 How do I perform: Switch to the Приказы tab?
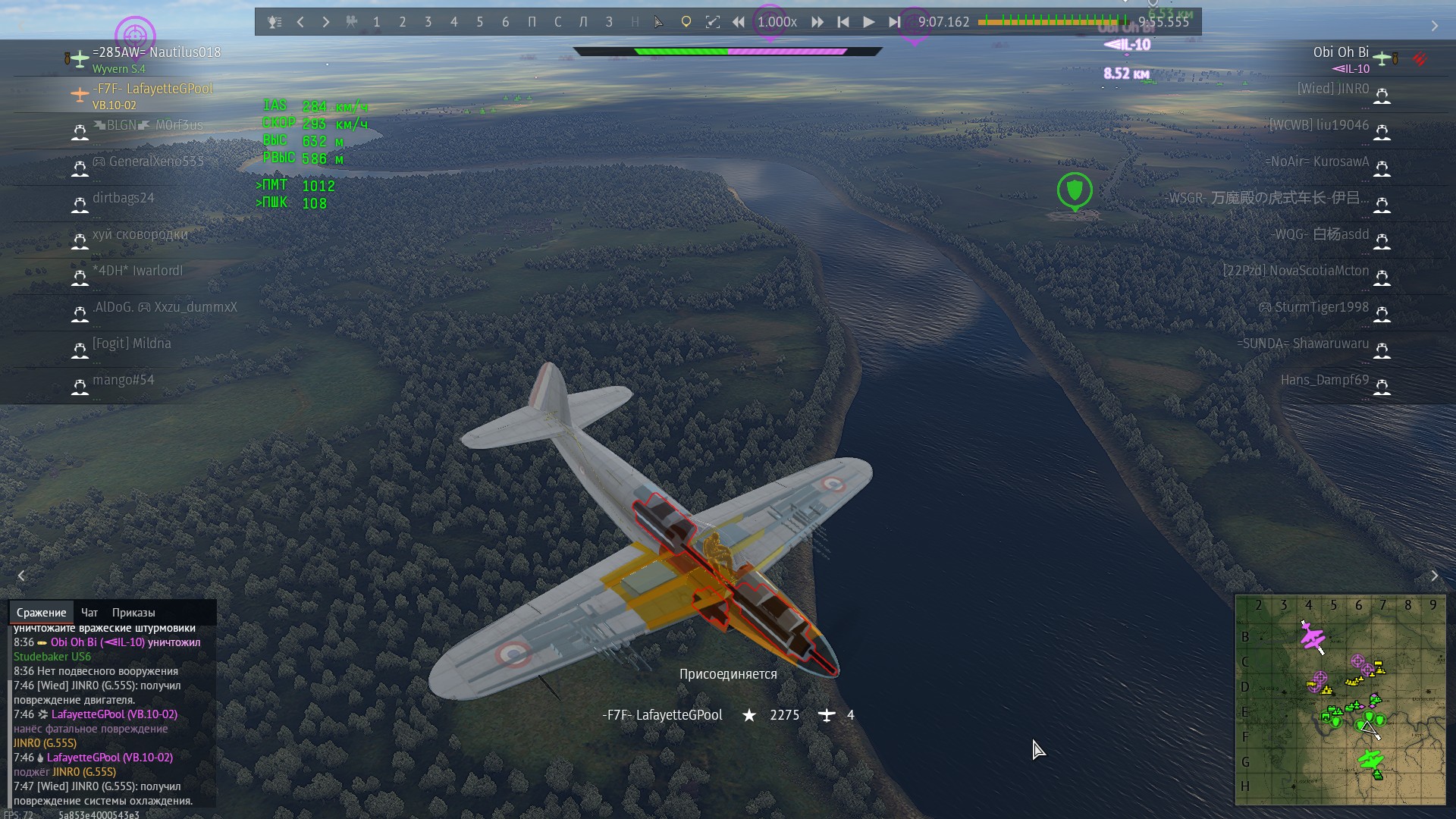point(133,613)
